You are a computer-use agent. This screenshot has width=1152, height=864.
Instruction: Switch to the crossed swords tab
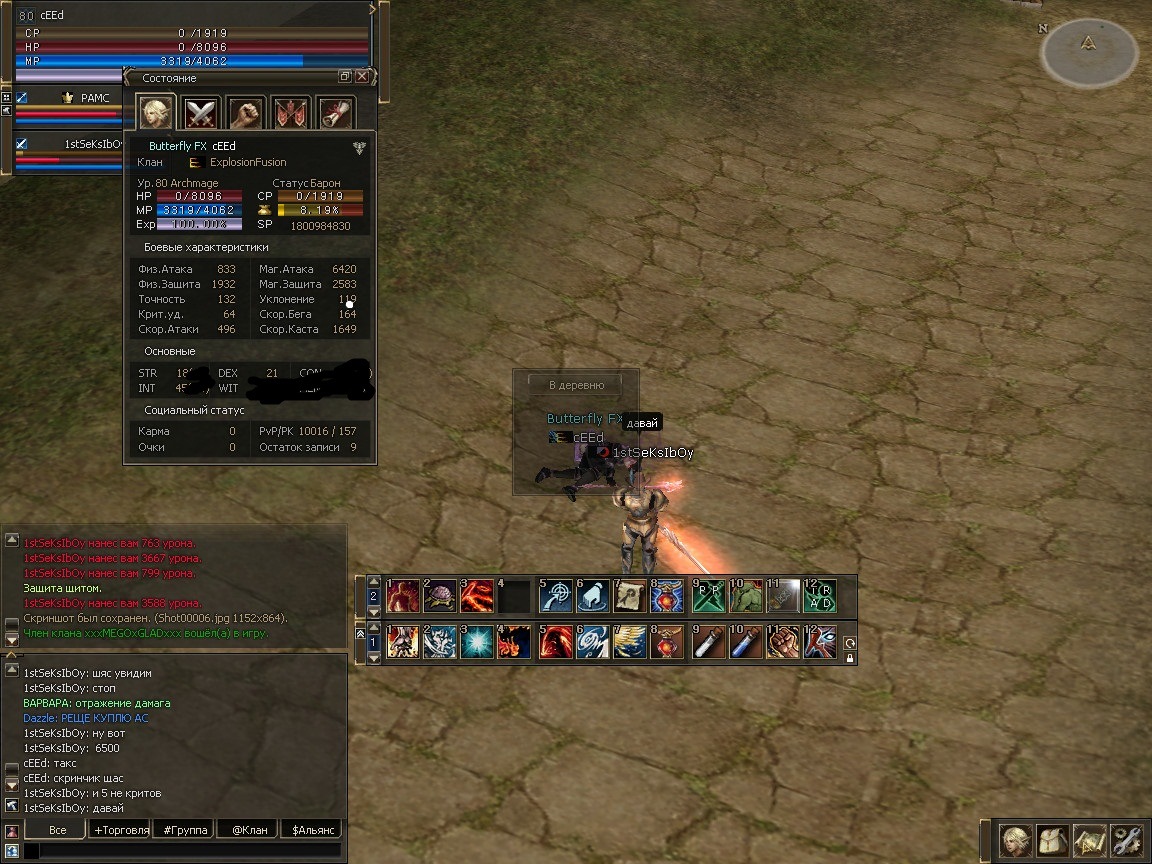[x=202, y=112]
